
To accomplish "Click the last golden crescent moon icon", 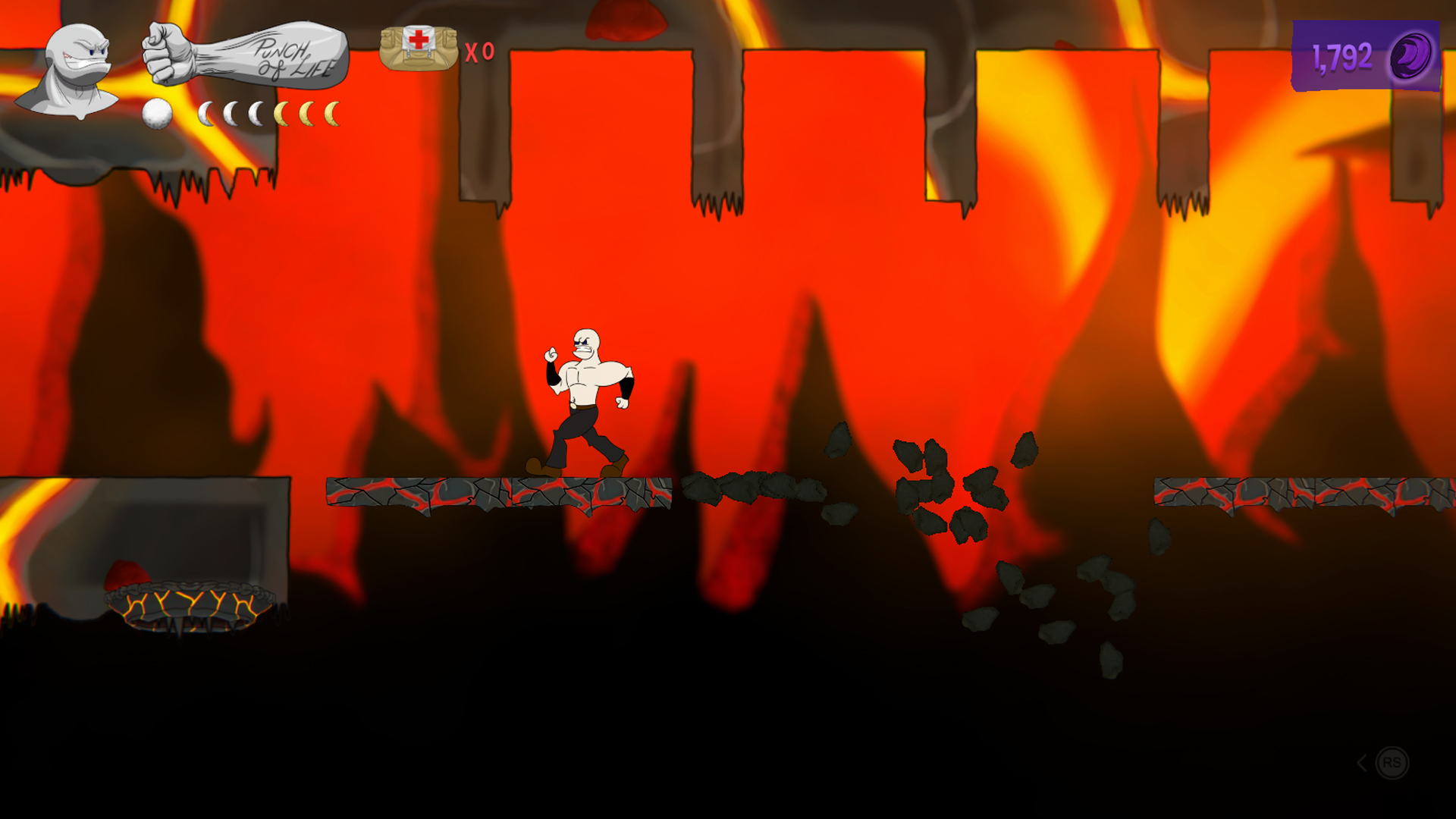I will click(334, 114).
